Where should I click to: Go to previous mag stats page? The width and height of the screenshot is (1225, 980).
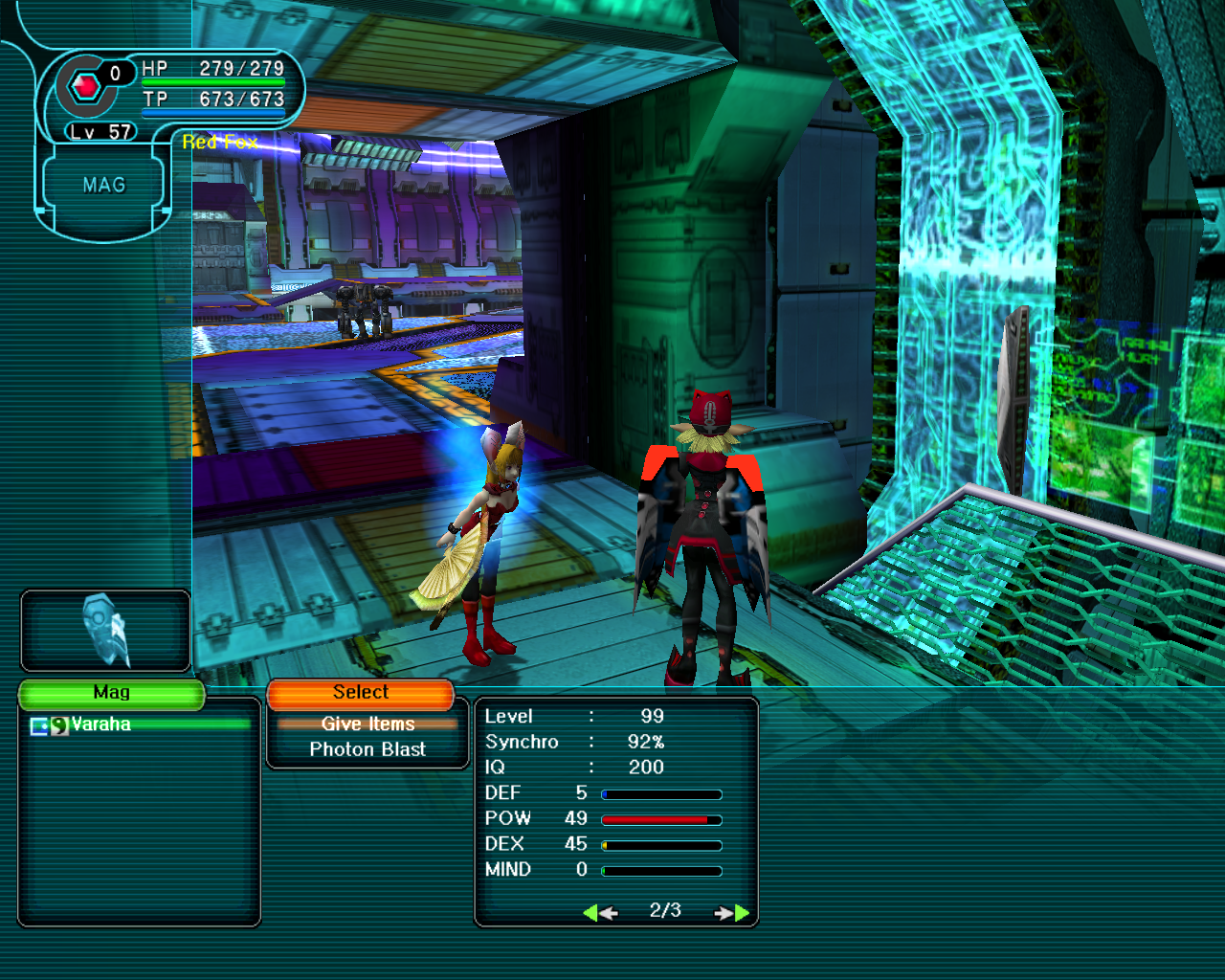pyautogui.click(x=600, y=913)
